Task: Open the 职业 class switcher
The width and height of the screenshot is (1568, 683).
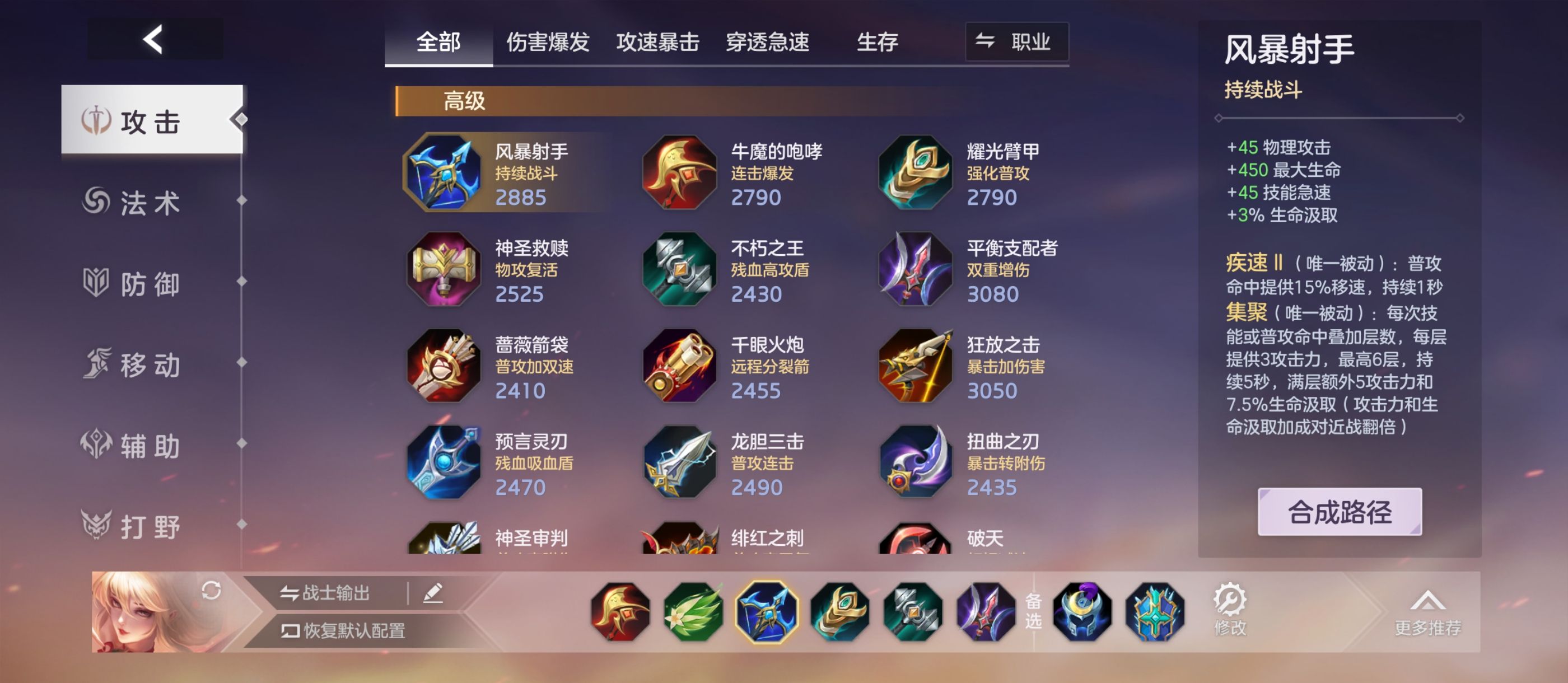Action: pyautogui.click(x=1016, y=43)
